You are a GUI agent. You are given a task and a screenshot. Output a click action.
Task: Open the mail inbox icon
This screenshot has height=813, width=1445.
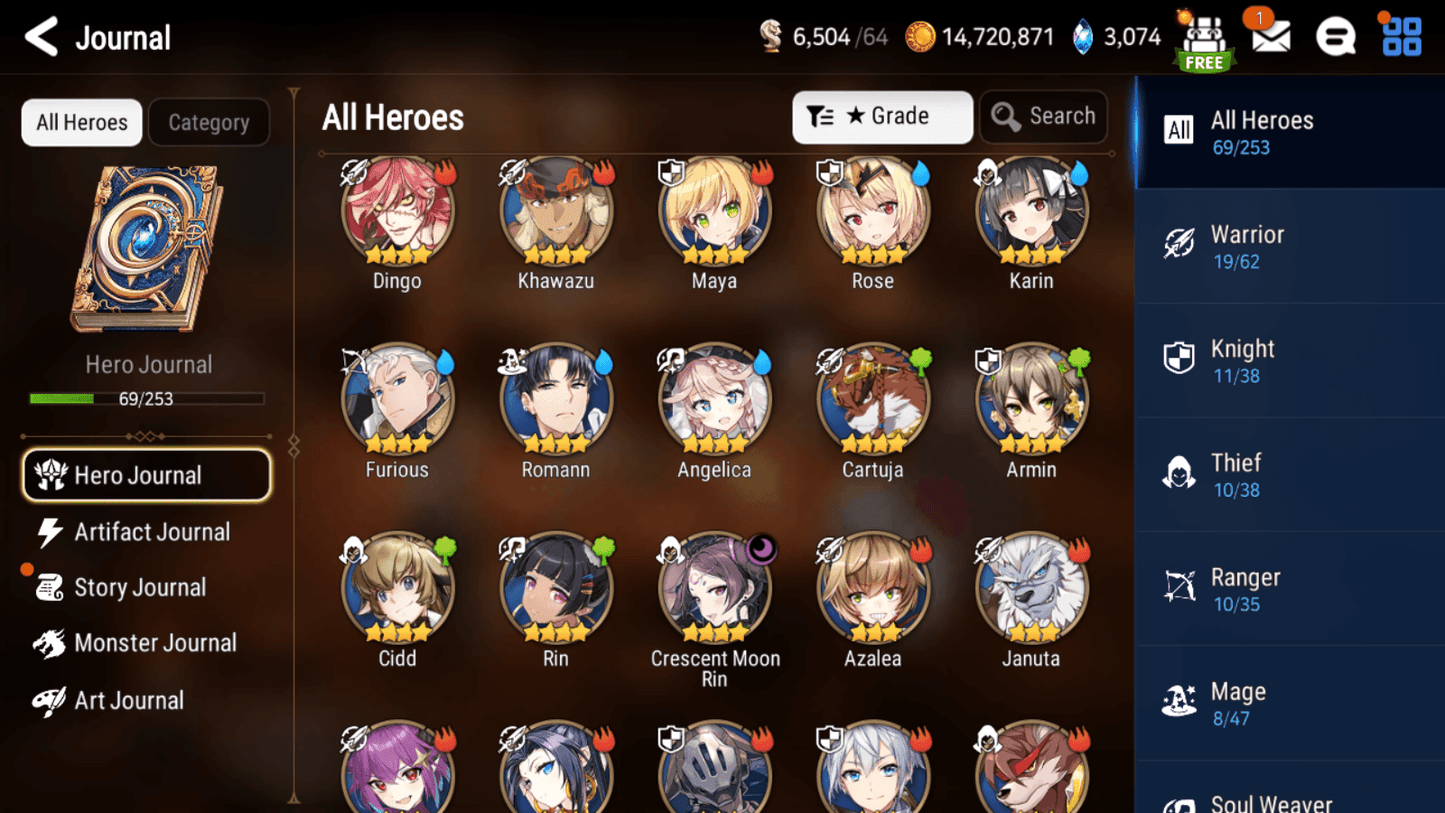click(1268, 36)
